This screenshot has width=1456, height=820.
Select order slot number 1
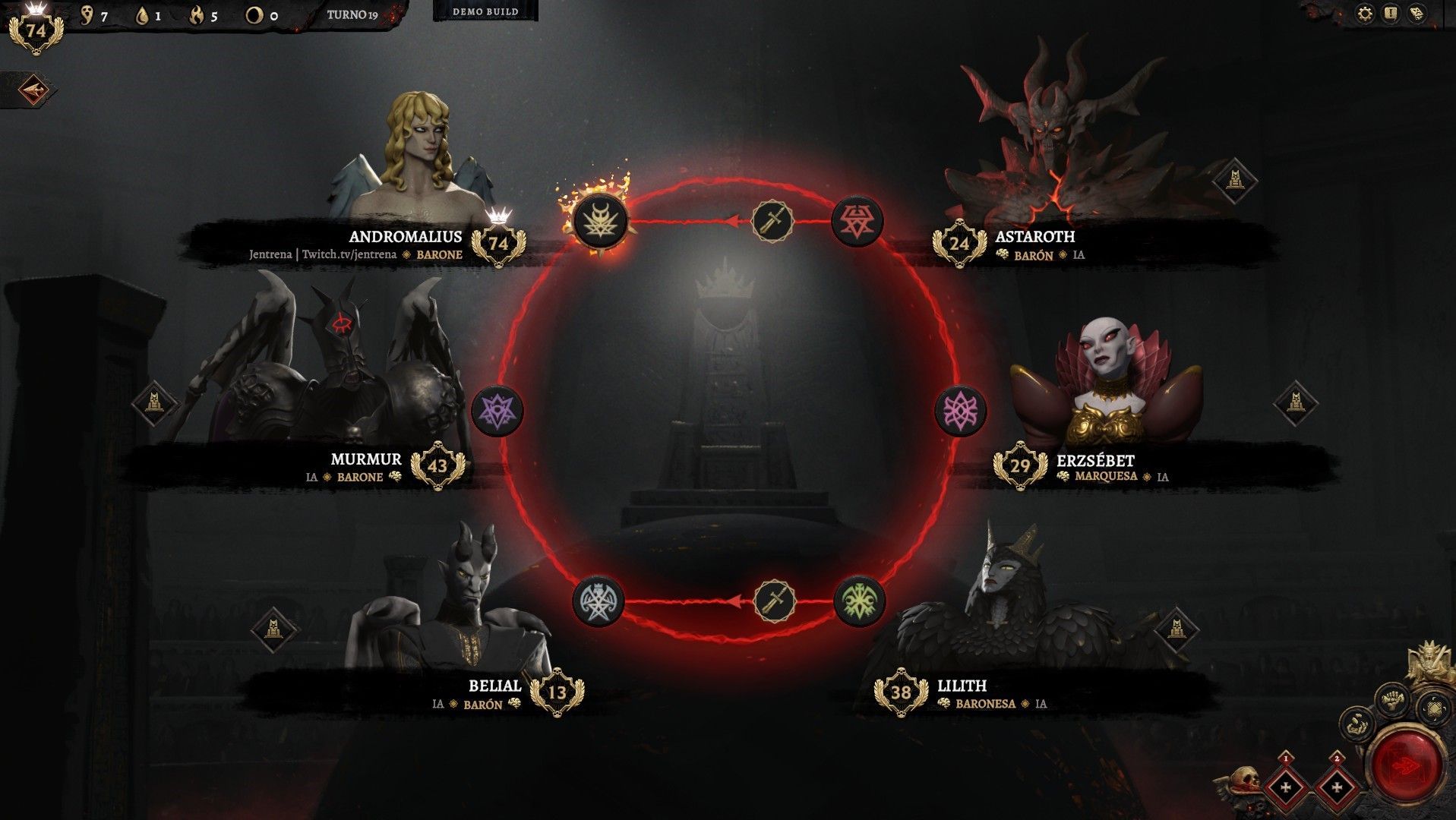coord(1286,787)
